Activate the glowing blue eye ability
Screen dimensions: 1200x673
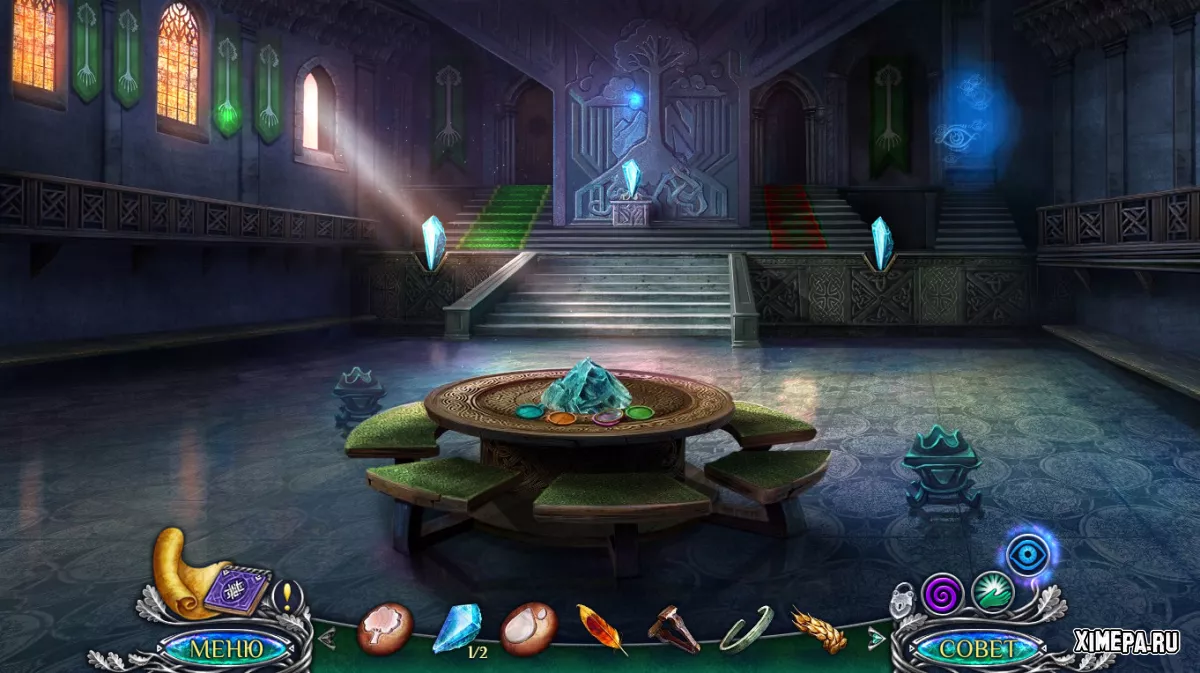pyautogui.click(x=1027, y=553)
